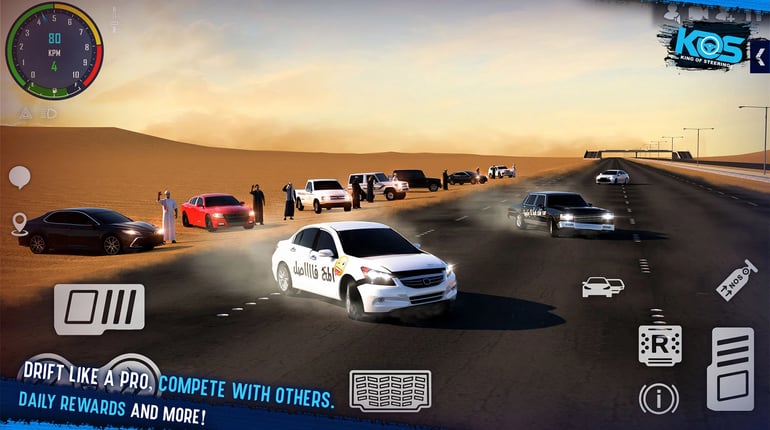Image resolution: width=770 pixels, height=430 pixels.
Task: Activate the NOS nitrous boost
Action: pos(736,280)
